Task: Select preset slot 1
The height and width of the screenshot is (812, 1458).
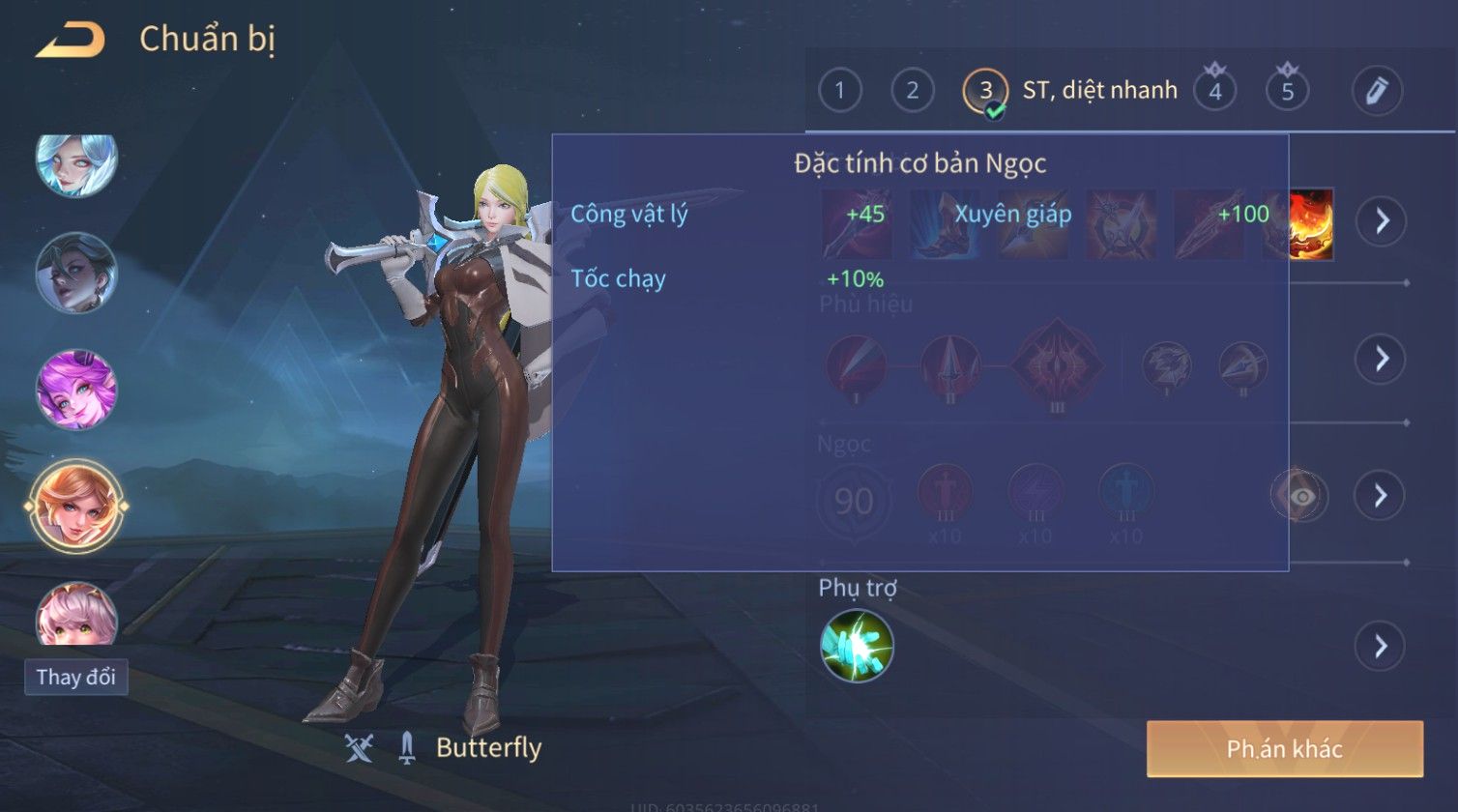Action: [x=839, y=91]
